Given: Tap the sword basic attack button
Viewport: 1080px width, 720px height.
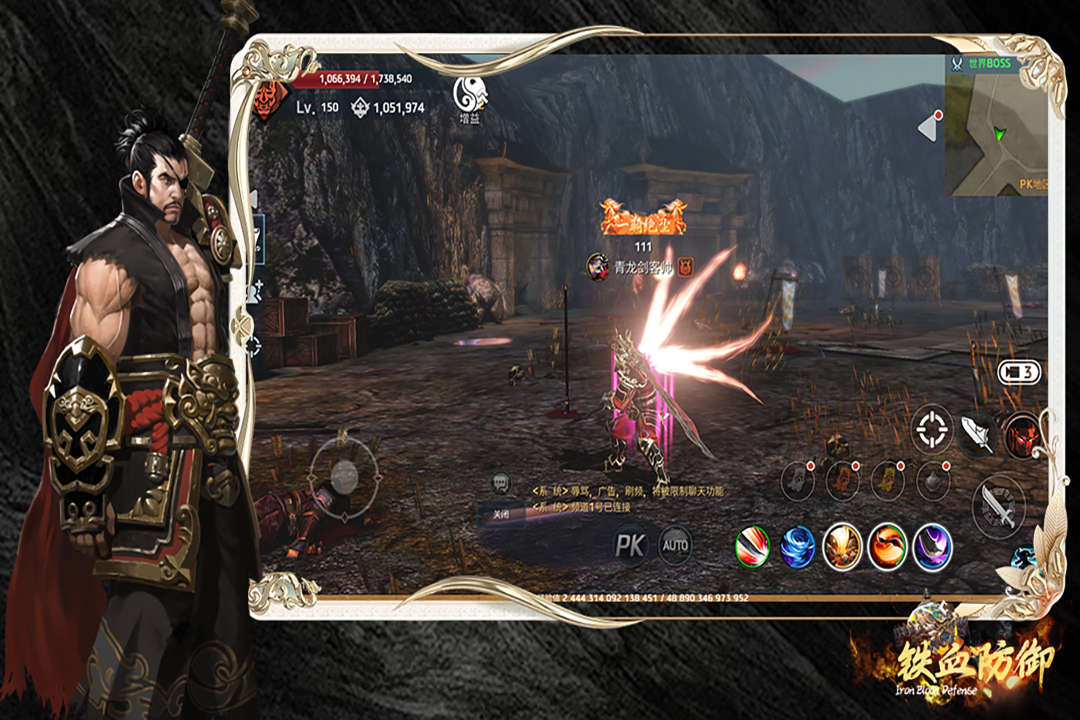Looking at the screenshot, I should click(997, 503).
